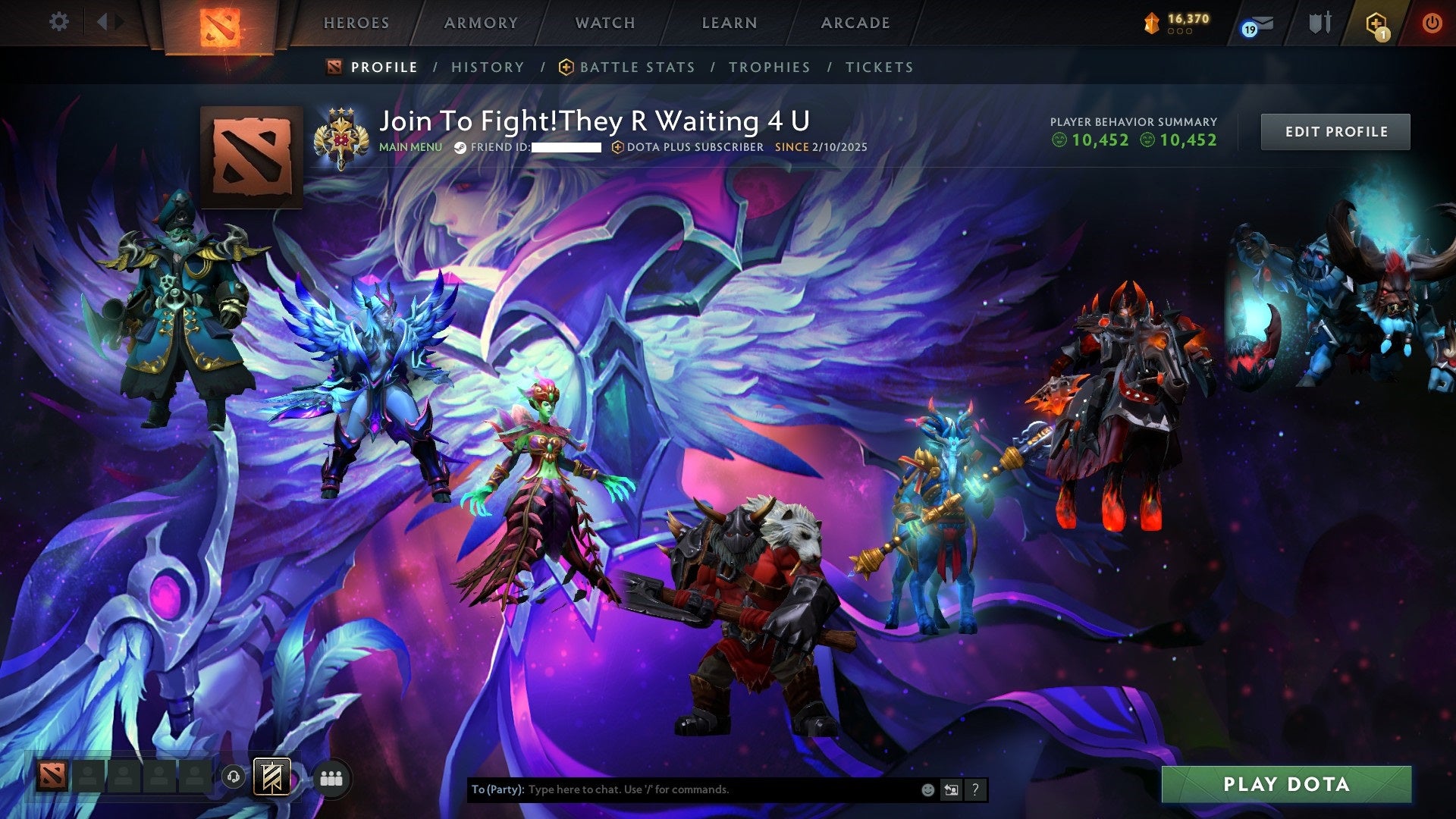
Task: Click the power button to quit Dota
Action: 1433,23
